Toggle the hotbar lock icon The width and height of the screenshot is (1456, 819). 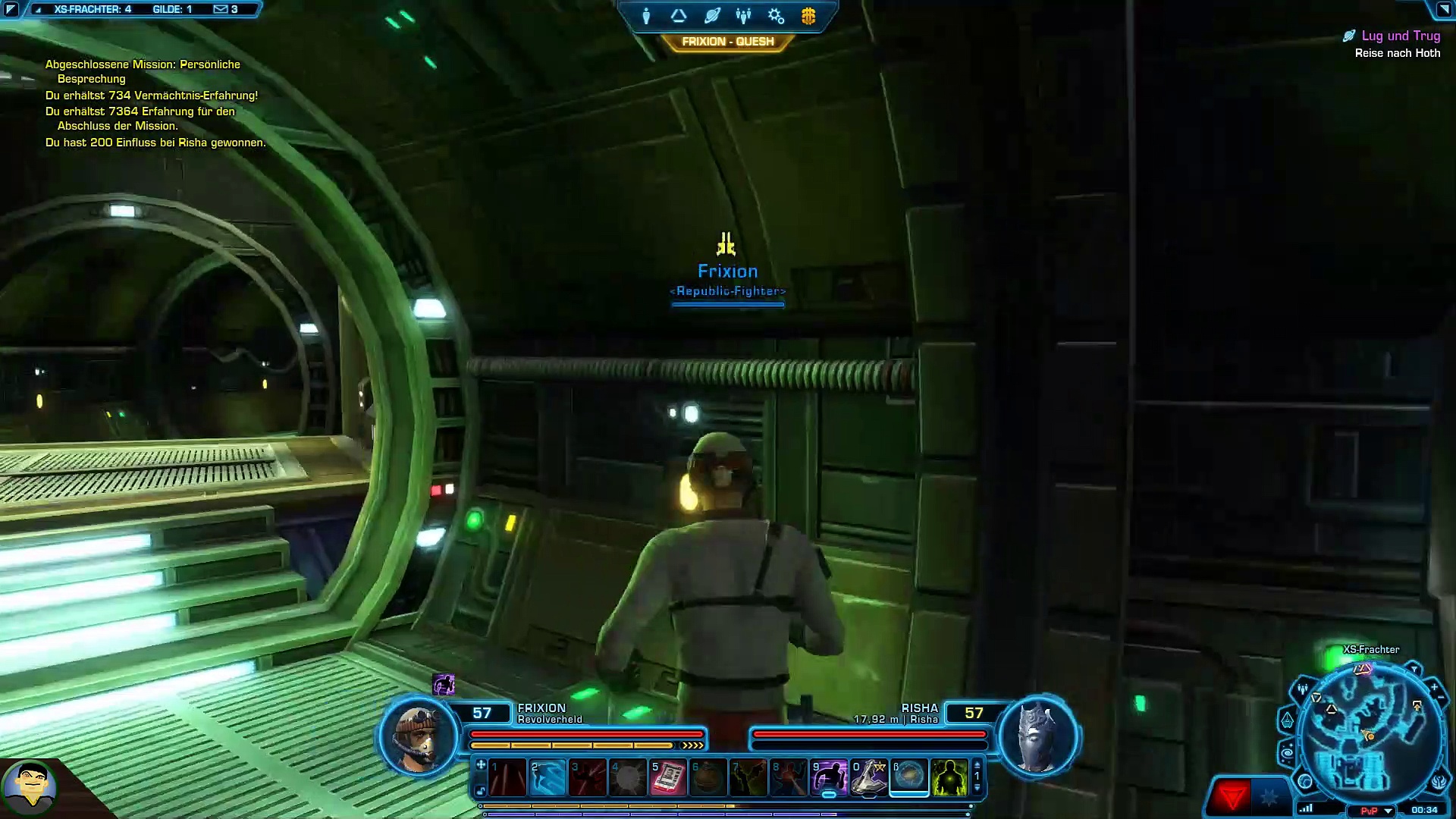coord(481,792)
